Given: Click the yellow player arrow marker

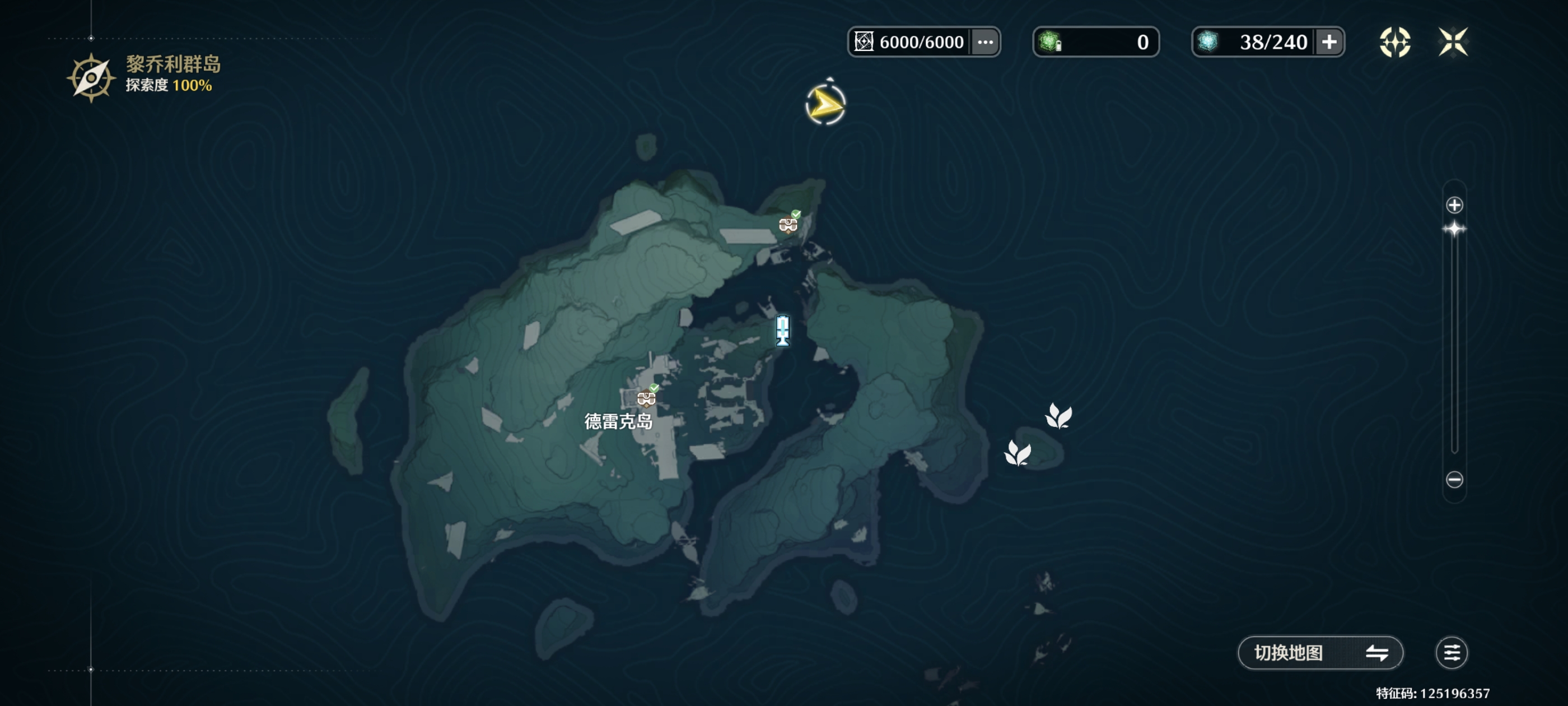Looking at the screenshot, I should (825, 105).
